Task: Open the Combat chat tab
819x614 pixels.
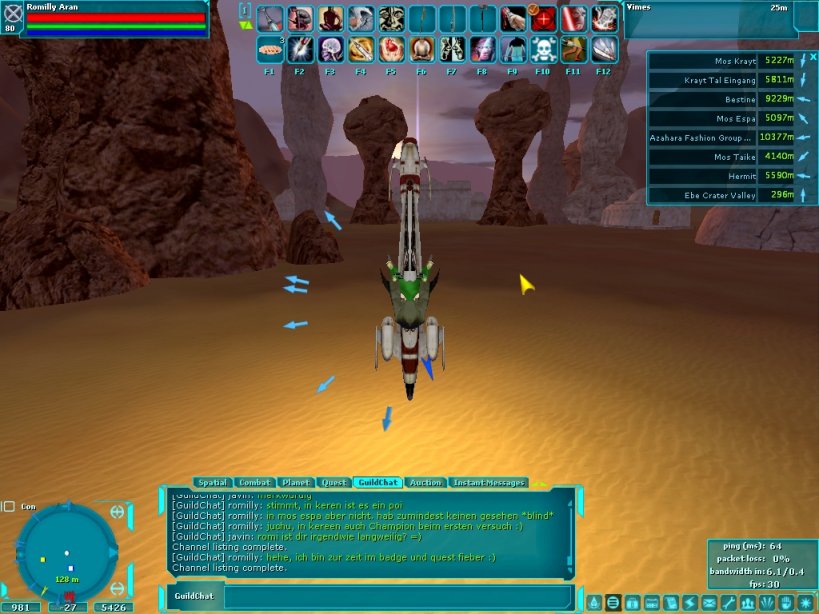Action: (x=257, y=483)
